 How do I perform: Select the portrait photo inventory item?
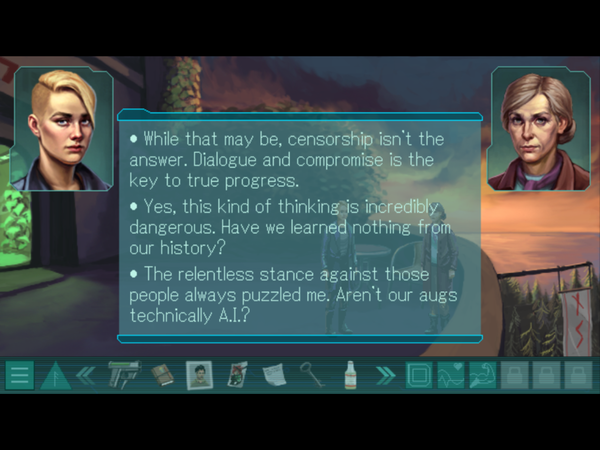point(200,376)
